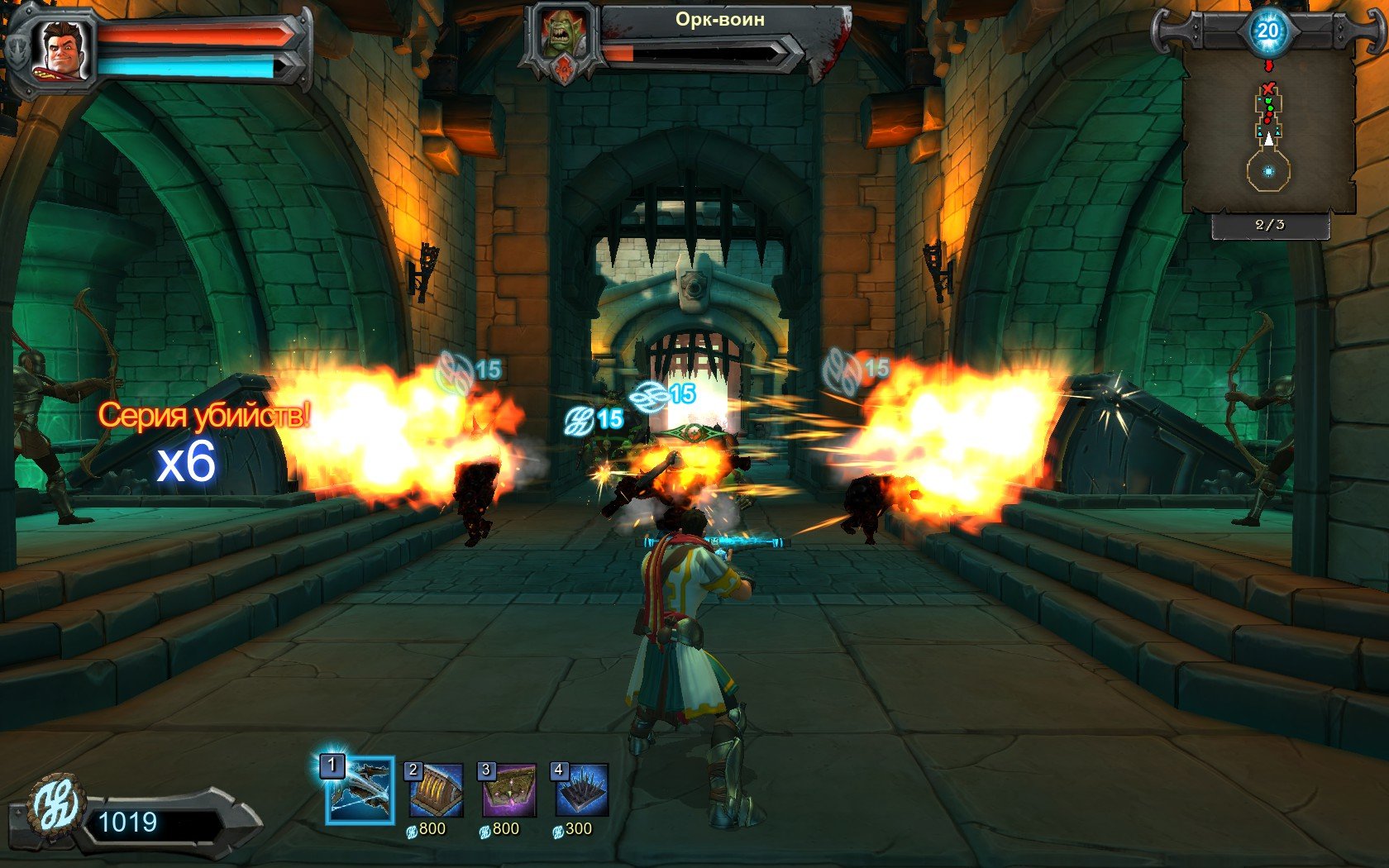The image size is (1389, 868).
Task: Click the dungeon minimap
Action: tap(1268, 136)
